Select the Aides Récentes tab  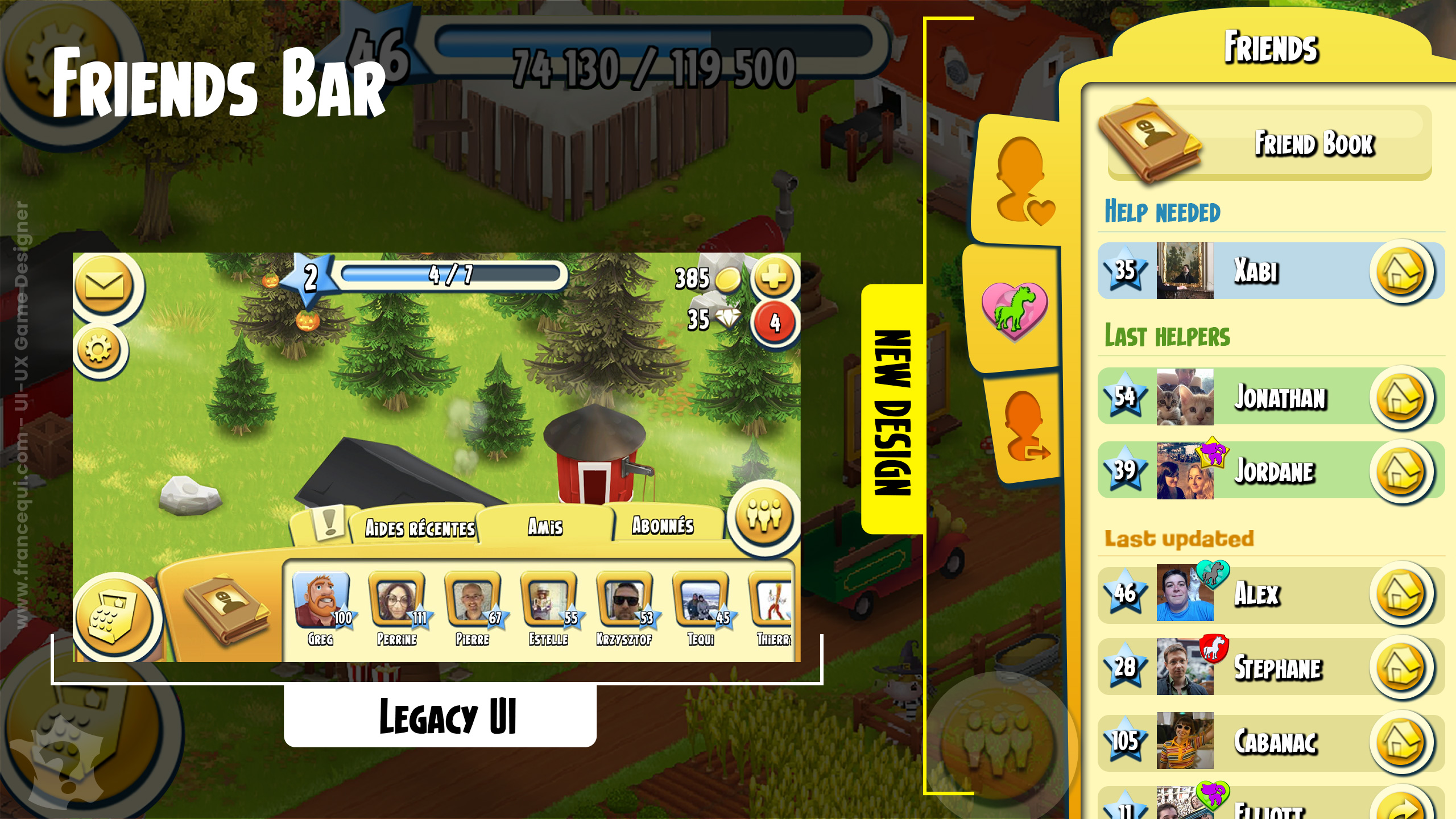point(420,528)
